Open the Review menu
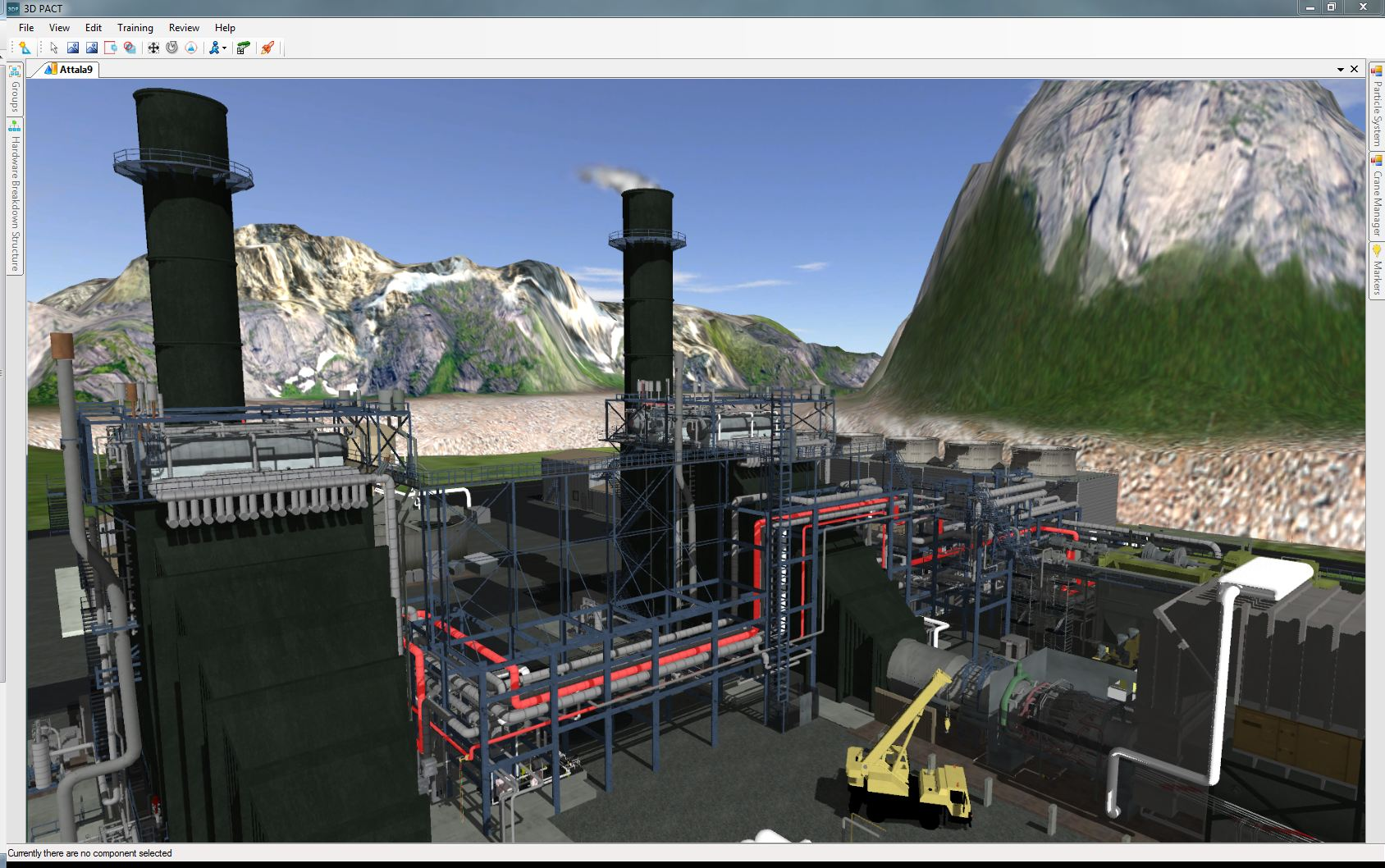 click(x=184, y=27)
